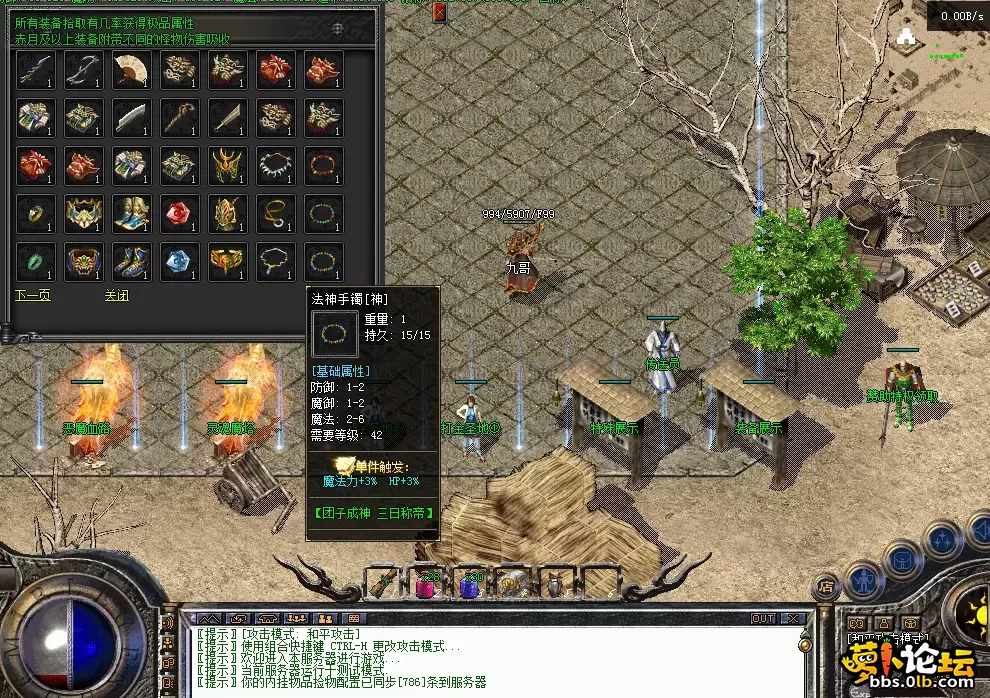Select the fang necklace slot

(274, 166)
